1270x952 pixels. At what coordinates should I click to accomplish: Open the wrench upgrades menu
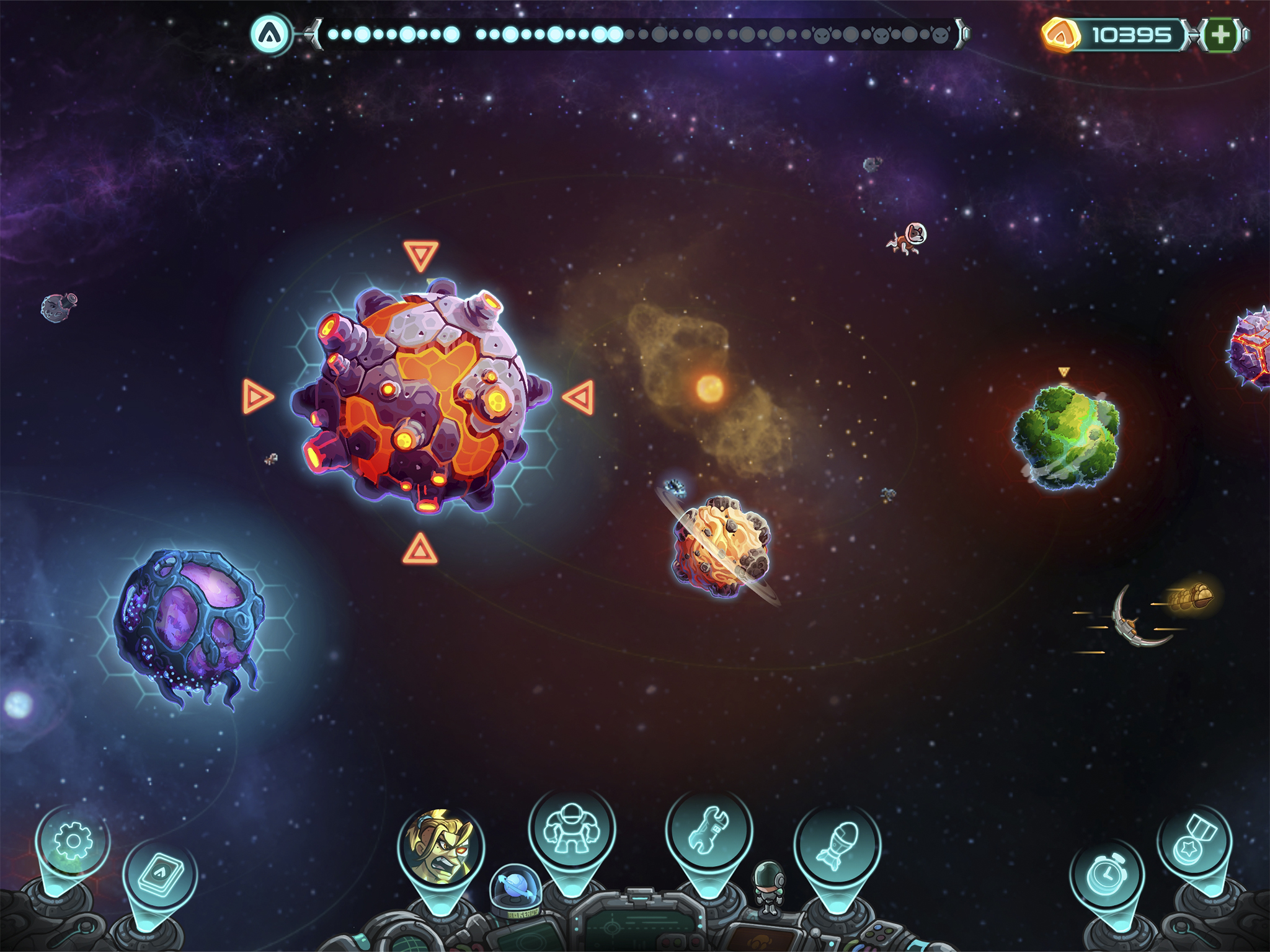709,831
